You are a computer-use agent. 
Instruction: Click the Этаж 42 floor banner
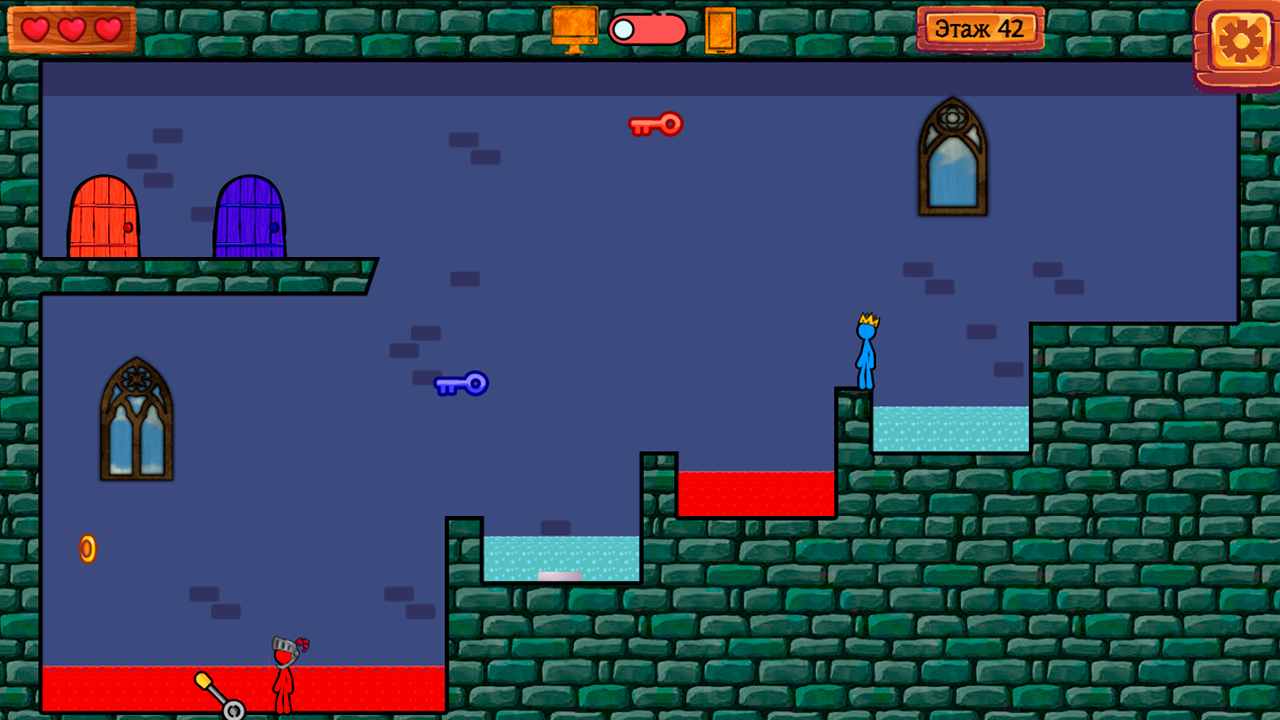click(x=982, y=29)
